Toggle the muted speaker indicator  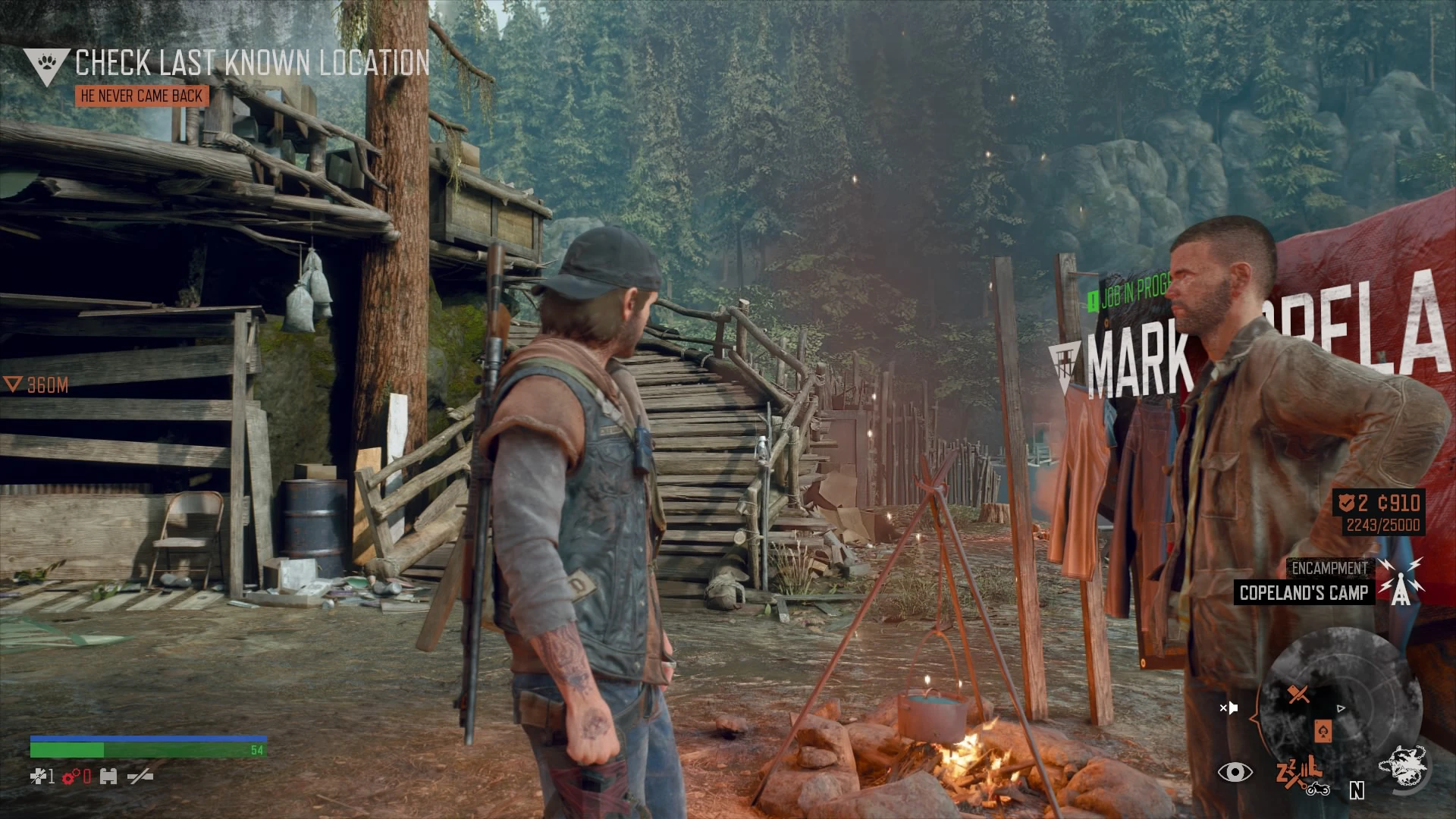[x=1230, y=708]
